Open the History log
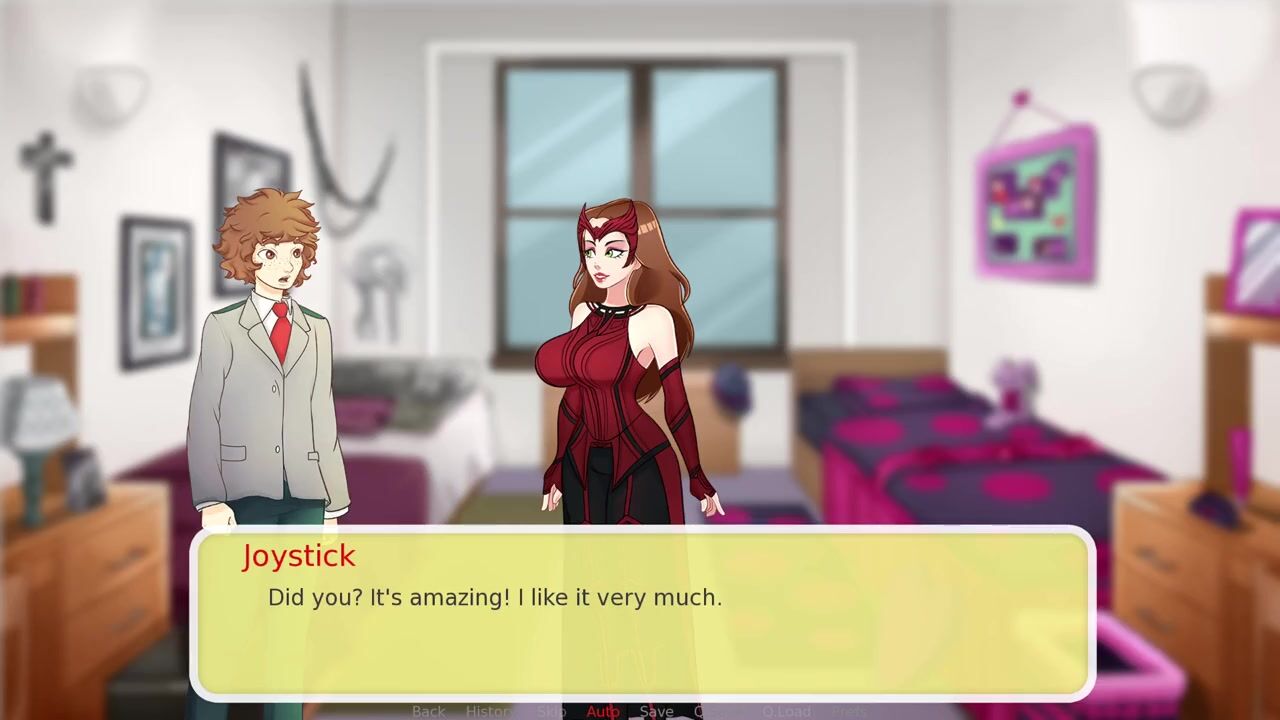This screenshot has height=720, width=1280. pos(490,711)
